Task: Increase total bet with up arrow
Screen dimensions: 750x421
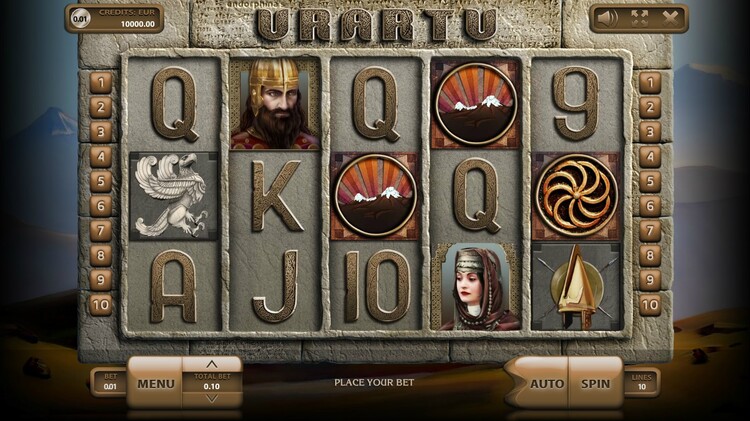Action: (x=211, y=363)
